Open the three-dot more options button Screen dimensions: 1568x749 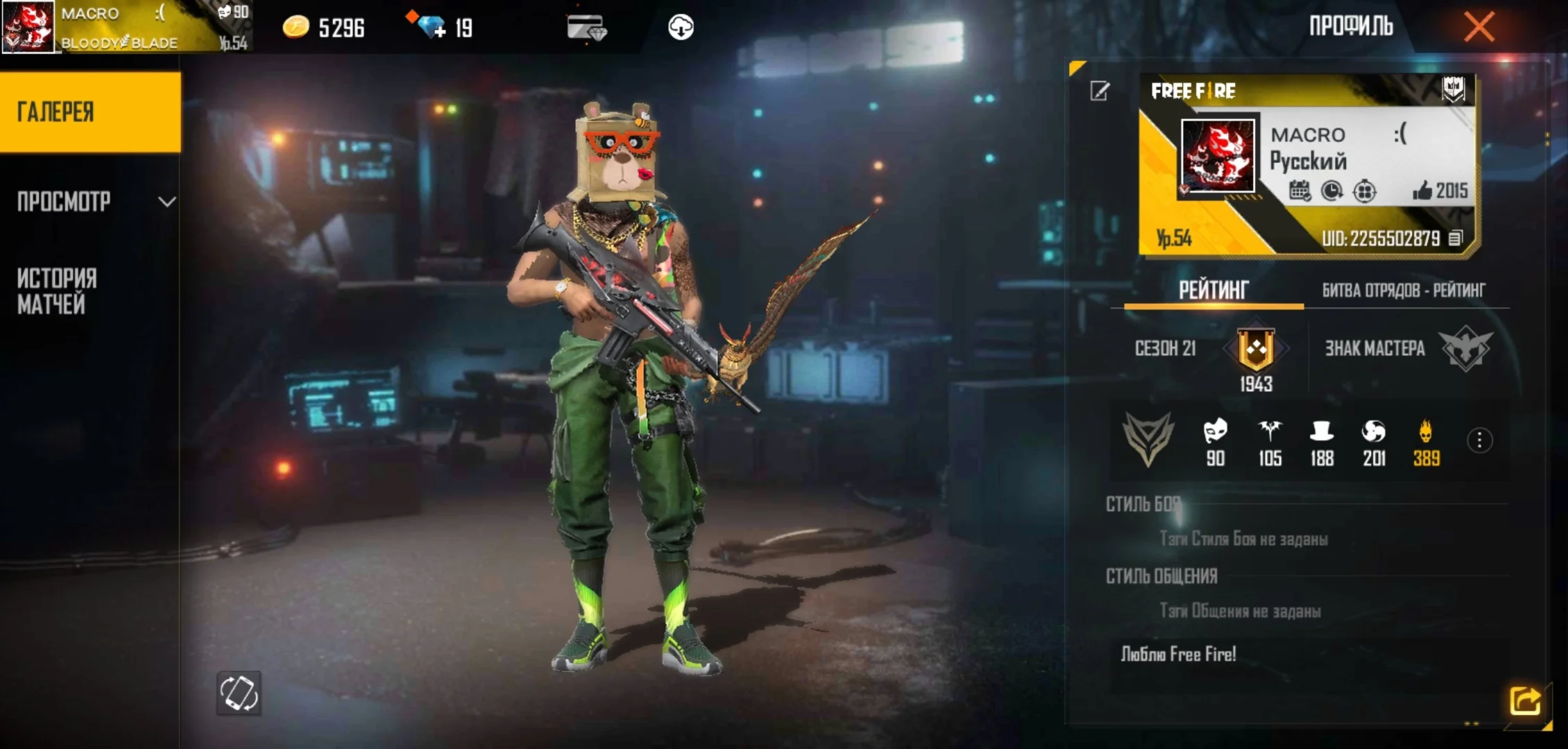(1479, 440)
